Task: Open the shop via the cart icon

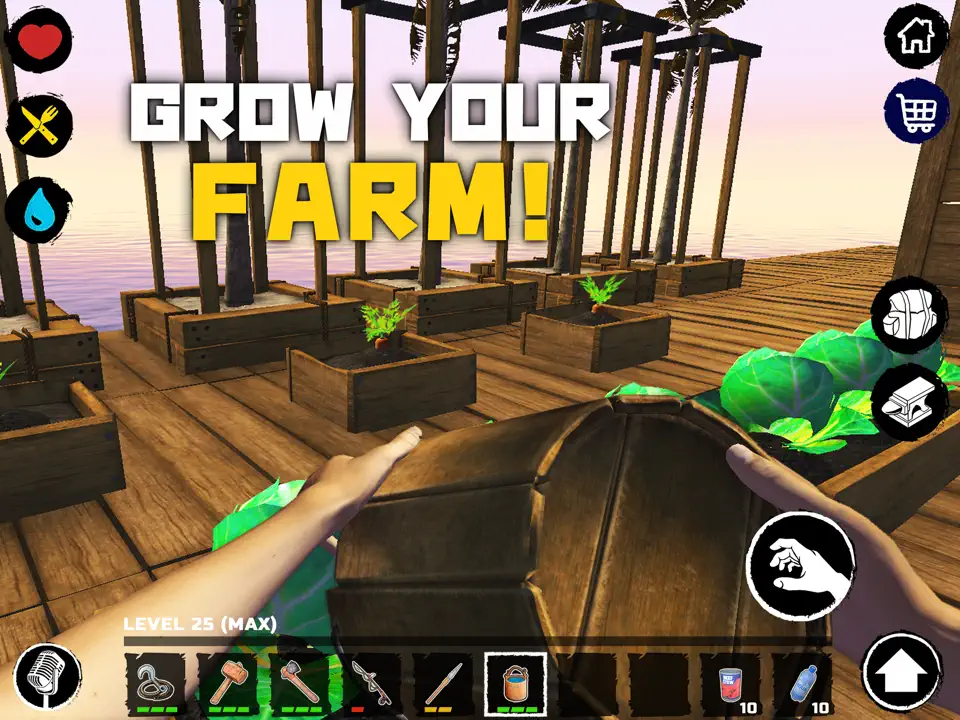Action: coord(916,111)
